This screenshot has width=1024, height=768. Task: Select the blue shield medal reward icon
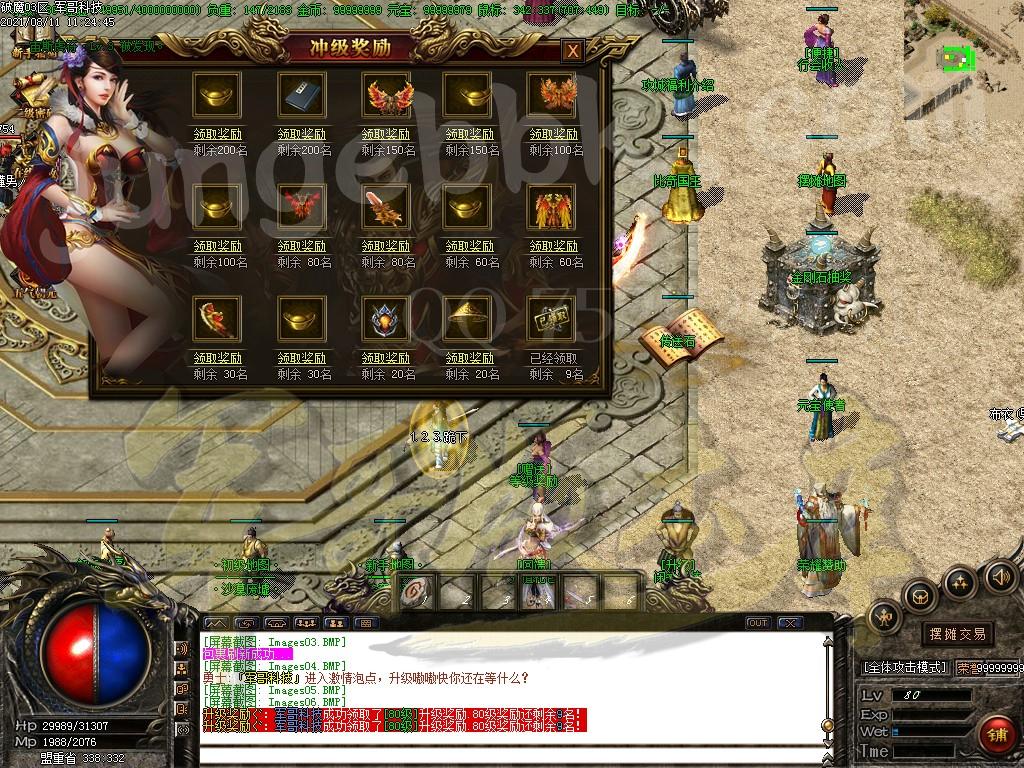click(385, 317)
